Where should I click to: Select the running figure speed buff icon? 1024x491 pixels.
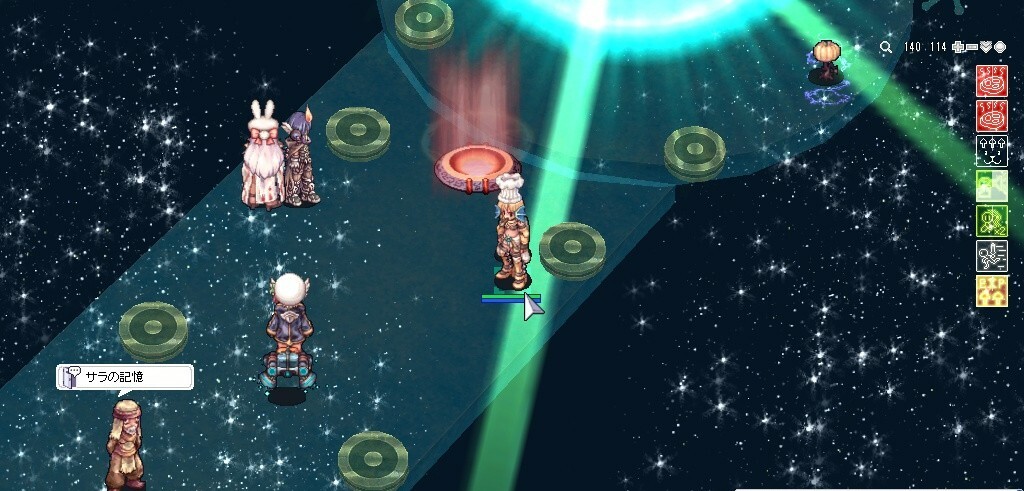tap(991, 256)
